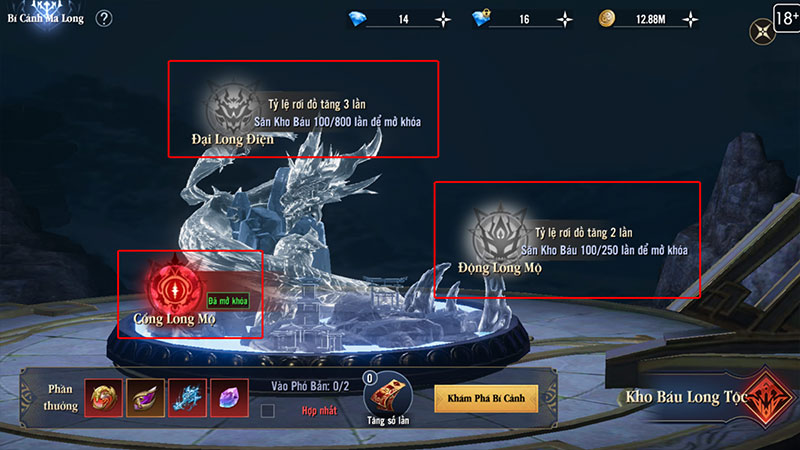Add more locked diamonds with plus button
800x450 pixels.
(x=566, y=19)
